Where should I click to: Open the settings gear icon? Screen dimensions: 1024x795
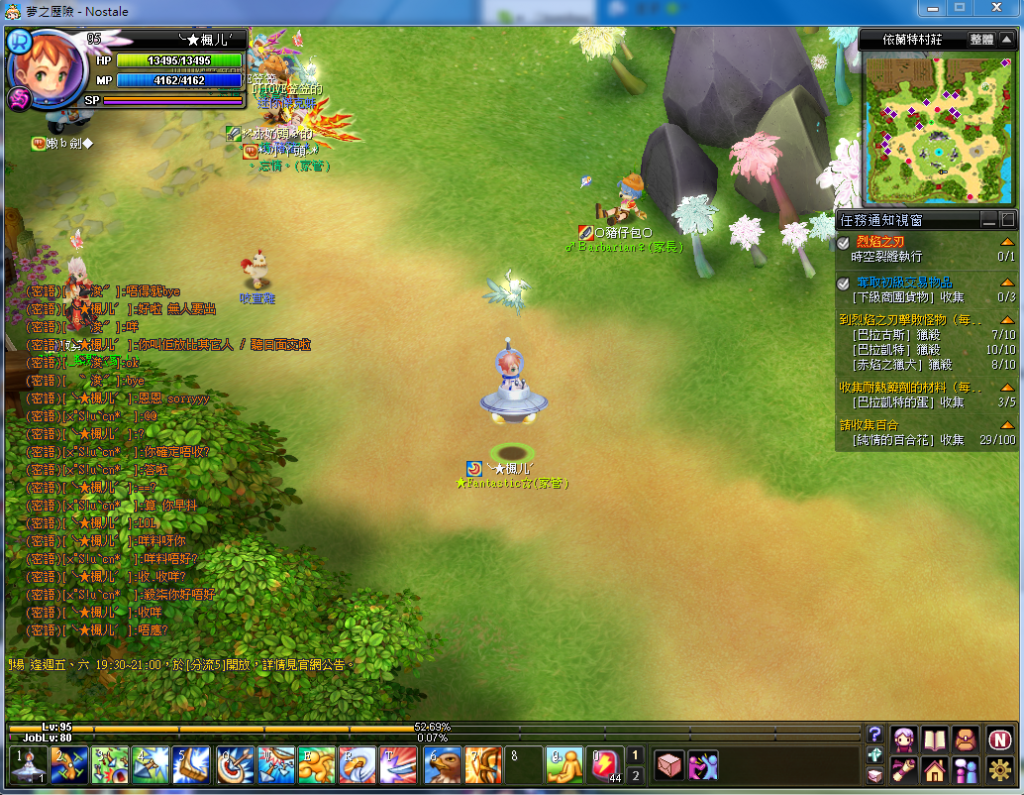coord(999,770)
